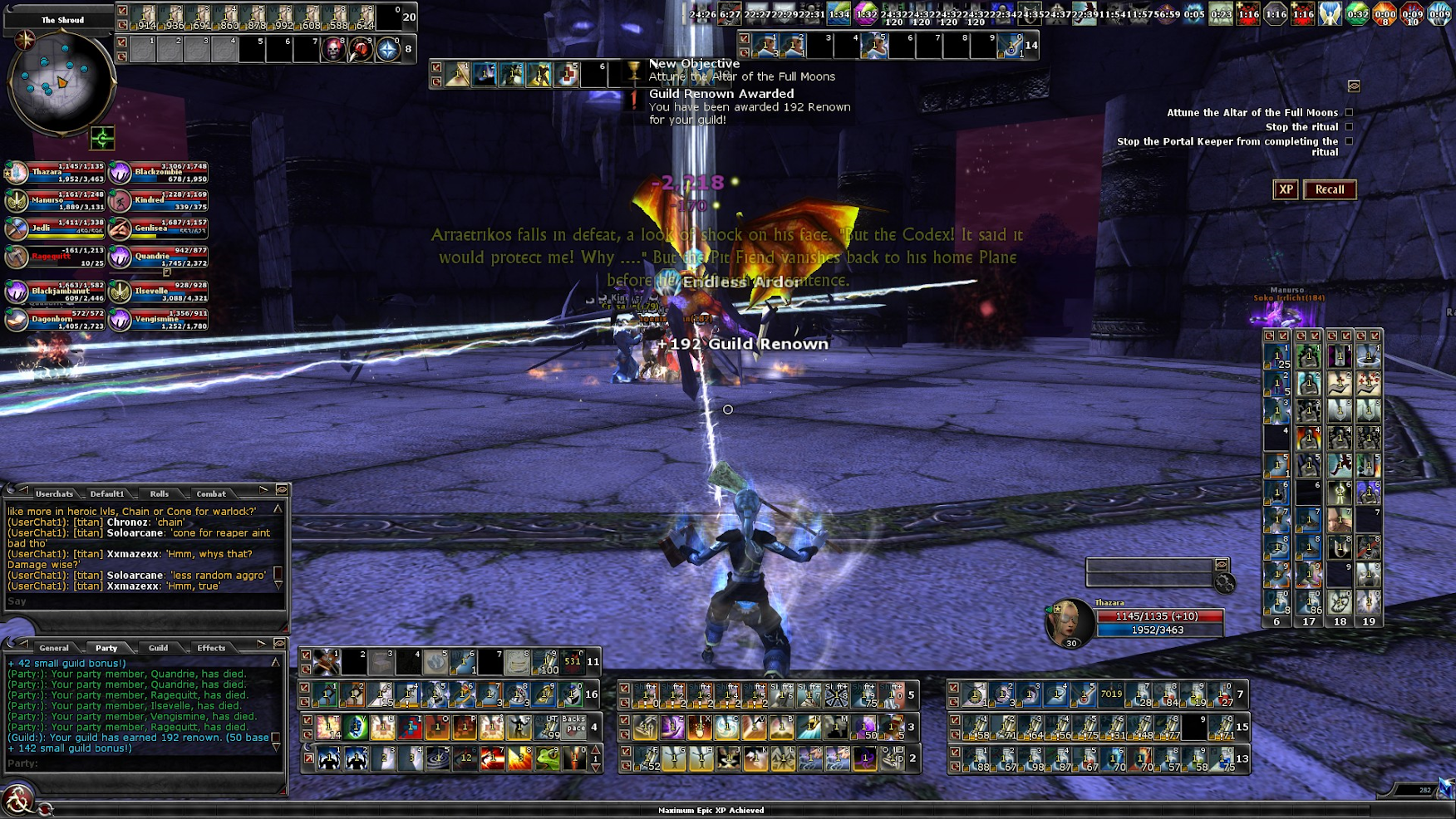
Task: Select Vengismine in the party list
Action: point(158,320)
